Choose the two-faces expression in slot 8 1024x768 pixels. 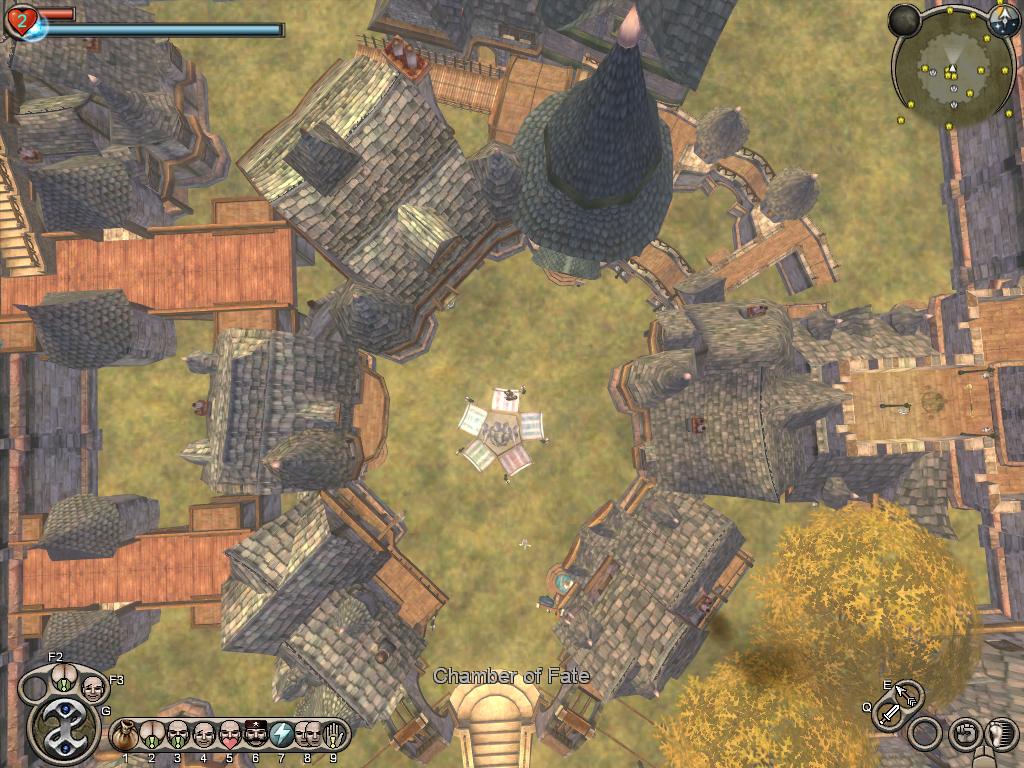pyautogui.click(x=308, y=735)
